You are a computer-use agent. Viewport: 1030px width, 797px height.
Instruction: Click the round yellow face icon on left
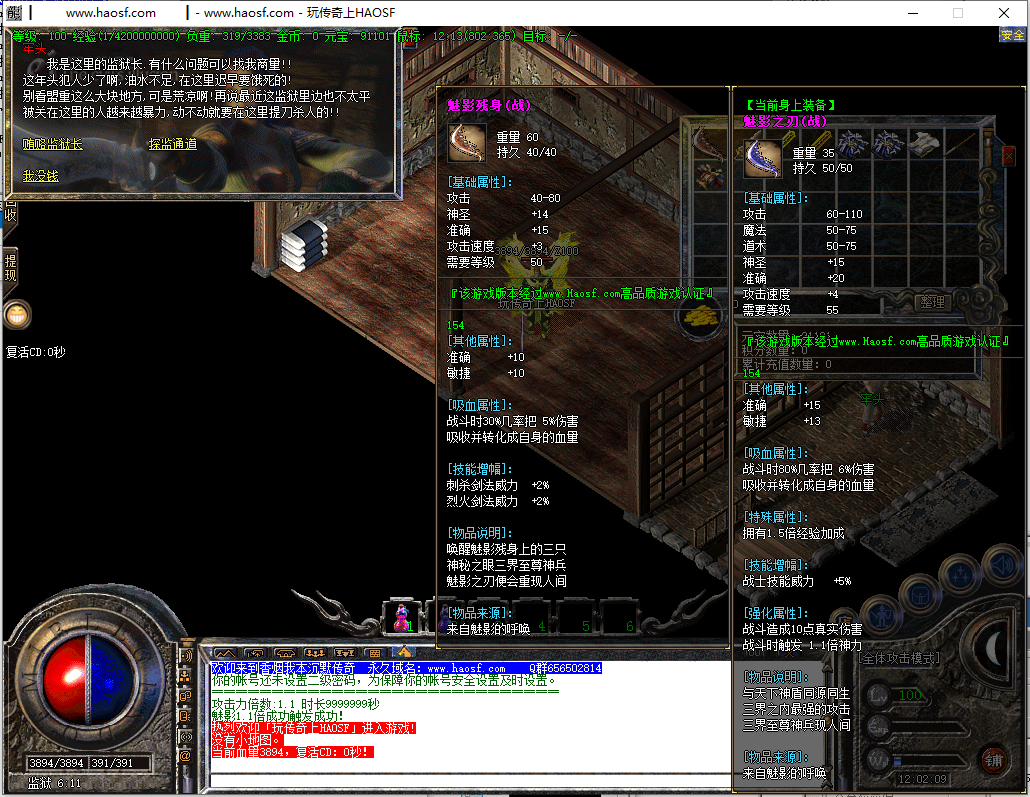pos(17,314)
